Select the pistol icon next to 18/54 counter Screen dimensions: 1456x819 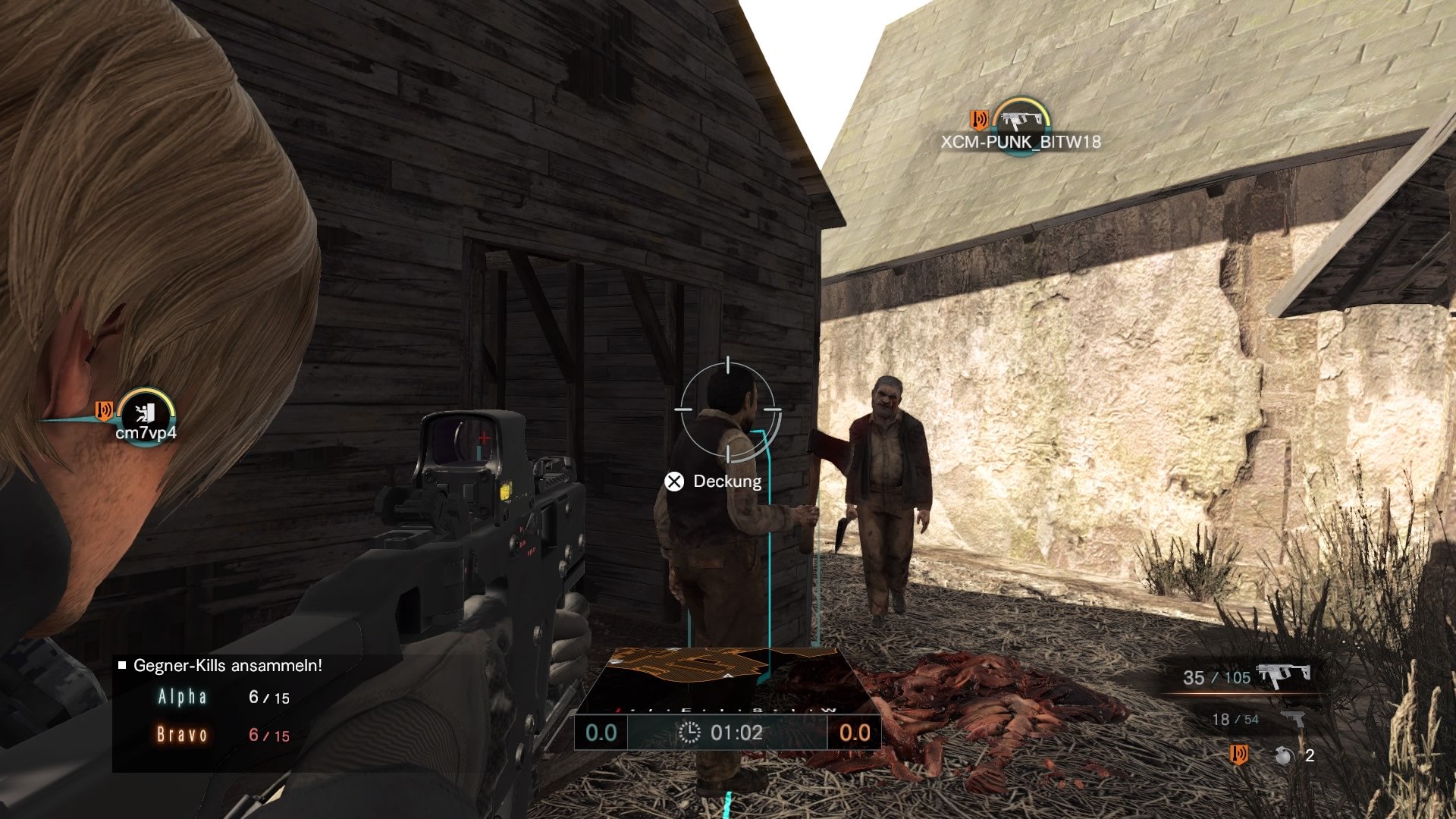click(1294, 719)
